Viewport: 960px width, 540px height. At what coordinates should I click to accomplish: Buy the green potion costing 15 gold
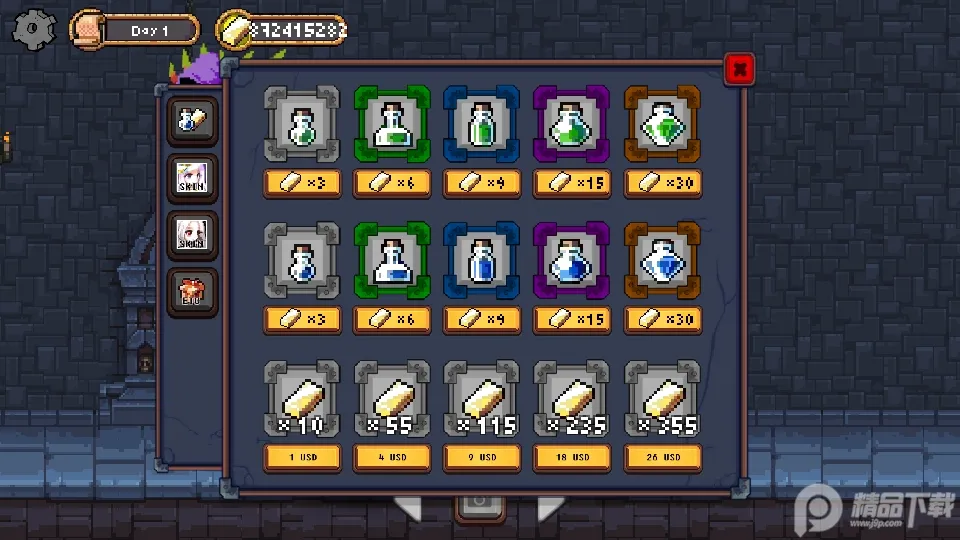click(572, 183)
